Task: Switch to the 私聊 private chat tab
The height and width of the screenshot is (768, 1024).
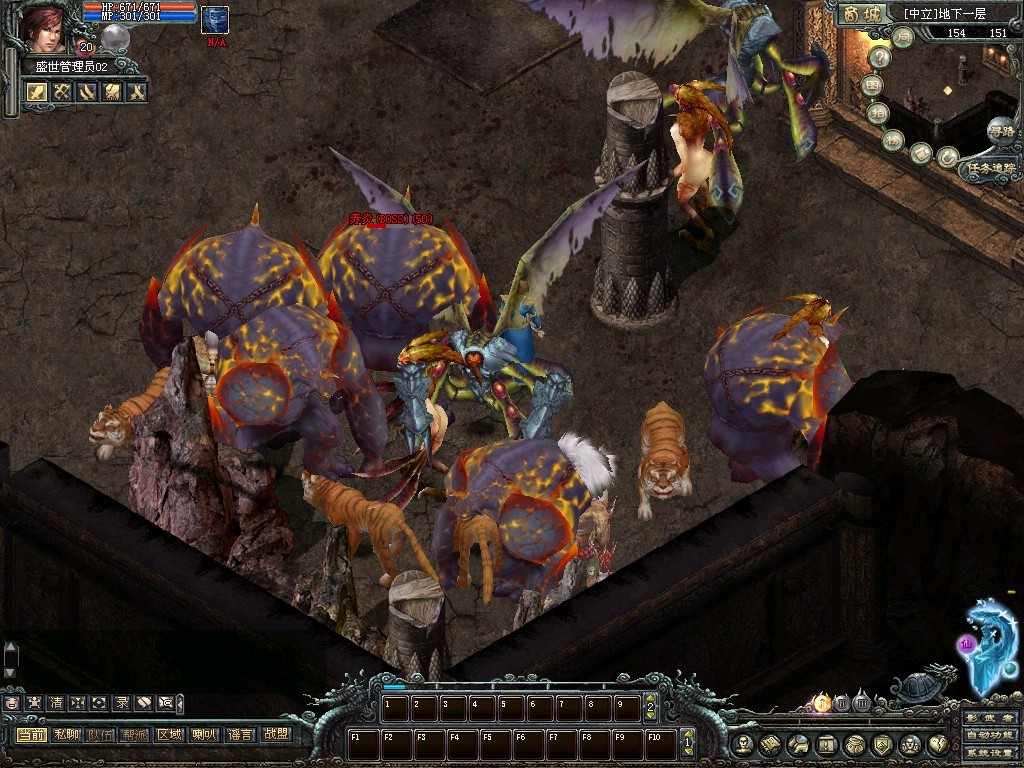Action: click(66, 735)
